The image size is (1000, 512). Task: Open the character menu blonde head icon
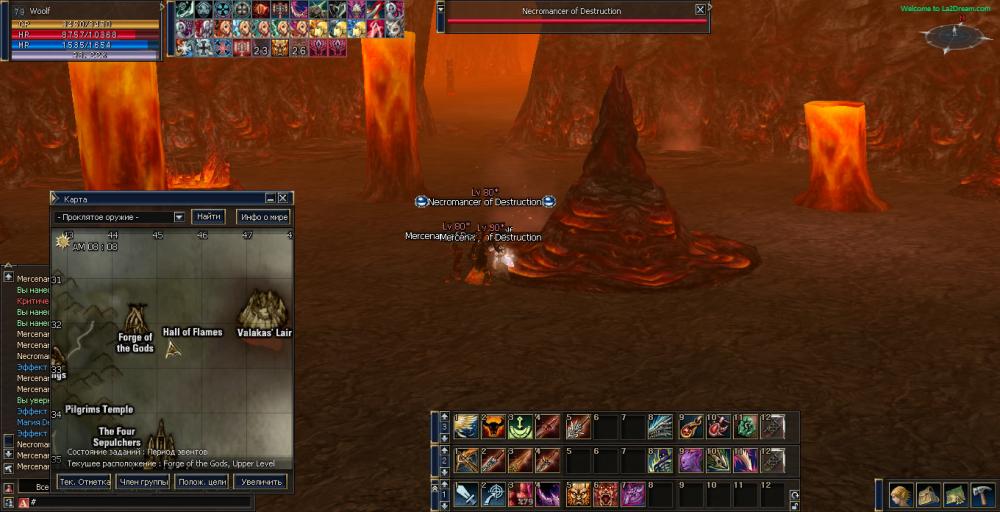901,495
